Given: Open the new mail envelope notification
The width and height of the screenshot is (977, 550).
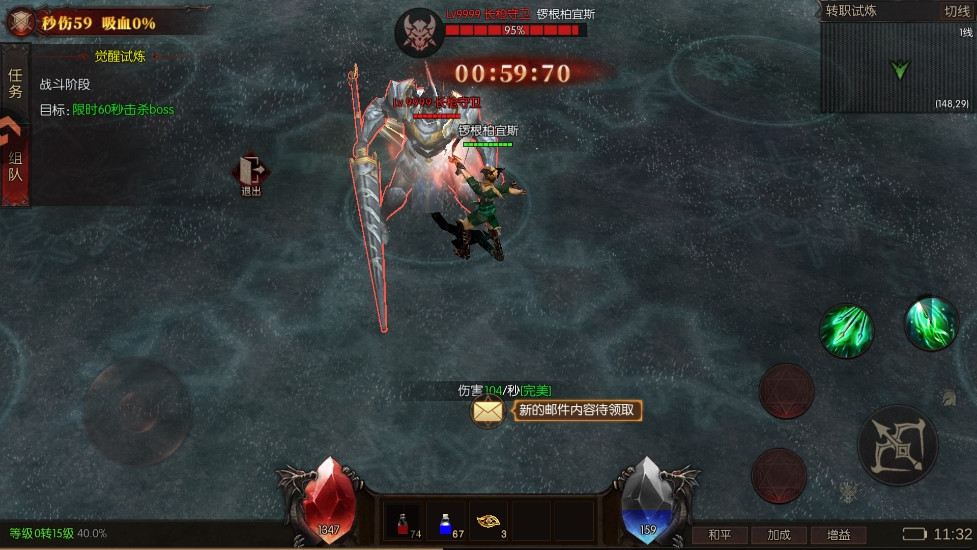Looking at the screenshot, I should coord(488,410).
